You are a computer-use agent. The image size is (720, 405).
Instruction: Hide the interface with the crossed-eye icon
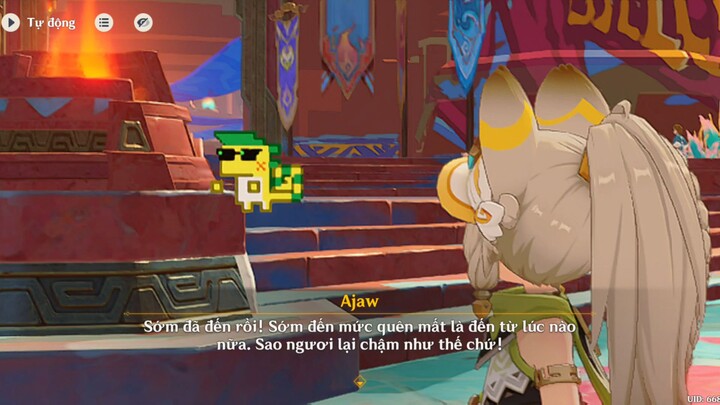[x=143, y=22]
